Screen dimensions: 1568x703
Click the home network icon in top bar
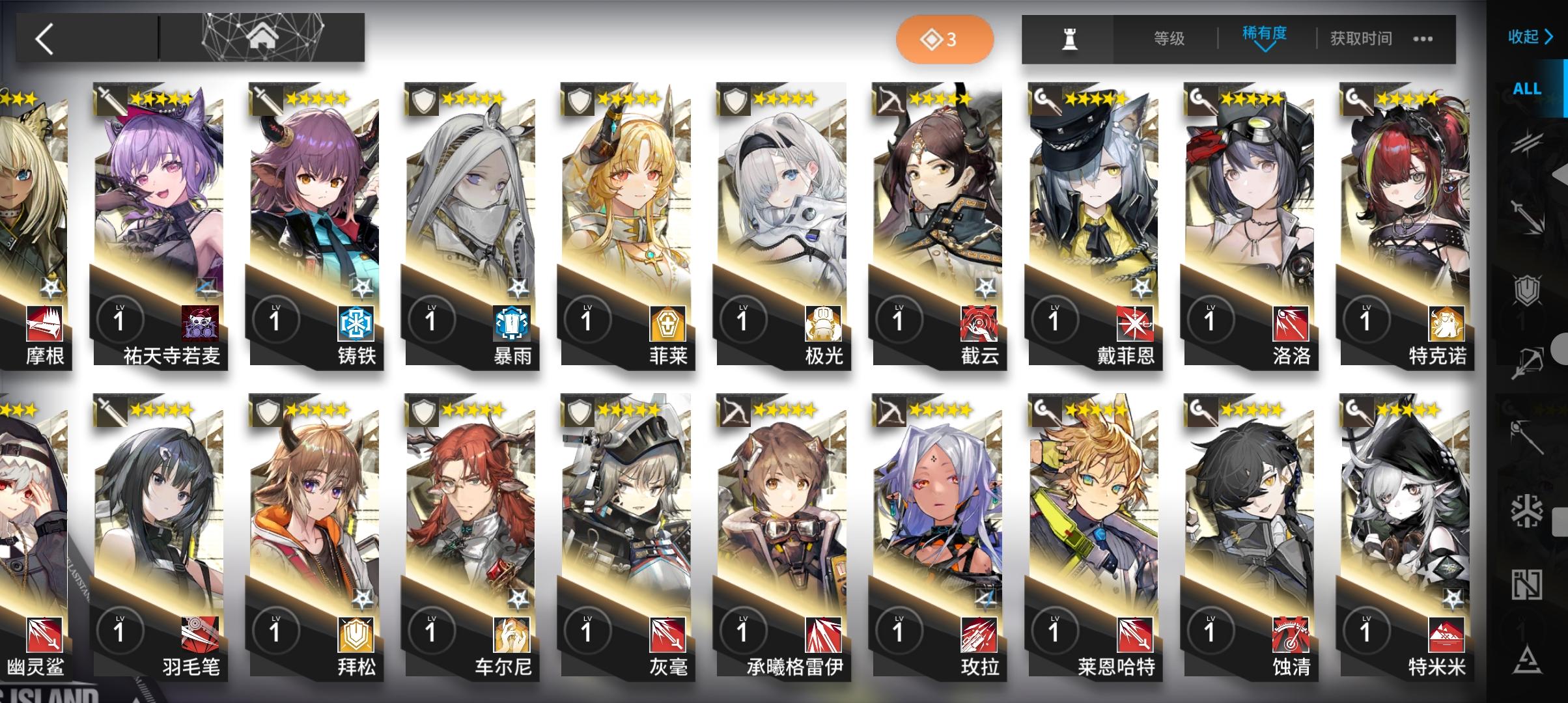coord(262,39)
